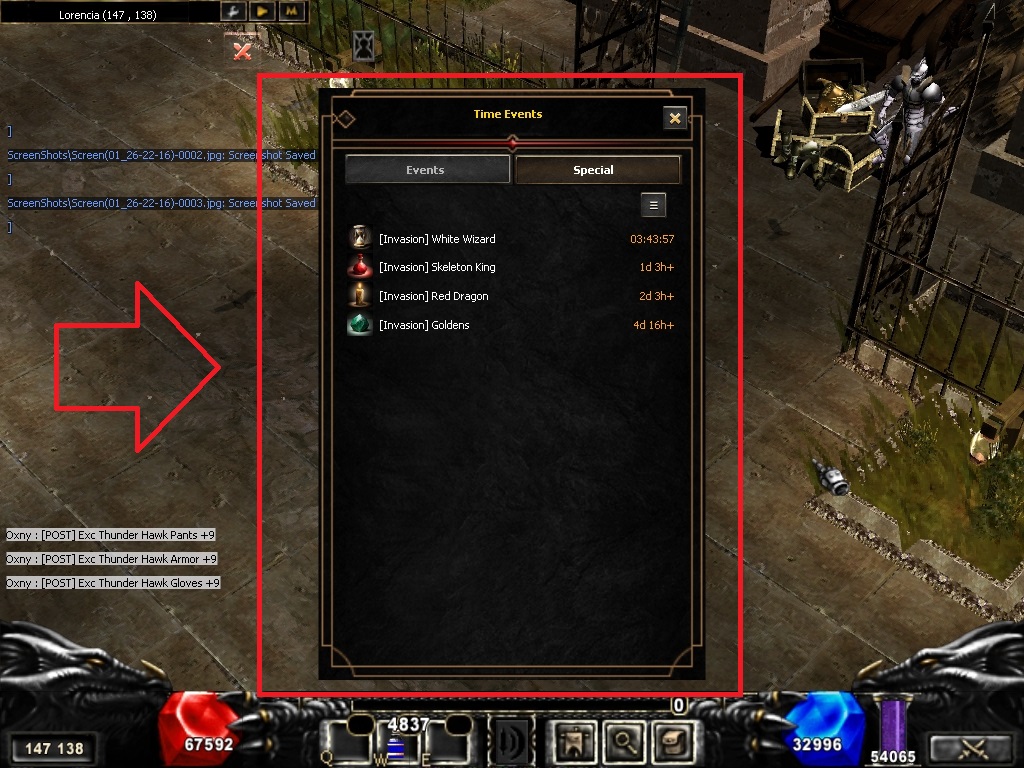Open the parchment scroll button
1024x768 pixels.
point(668,741)
